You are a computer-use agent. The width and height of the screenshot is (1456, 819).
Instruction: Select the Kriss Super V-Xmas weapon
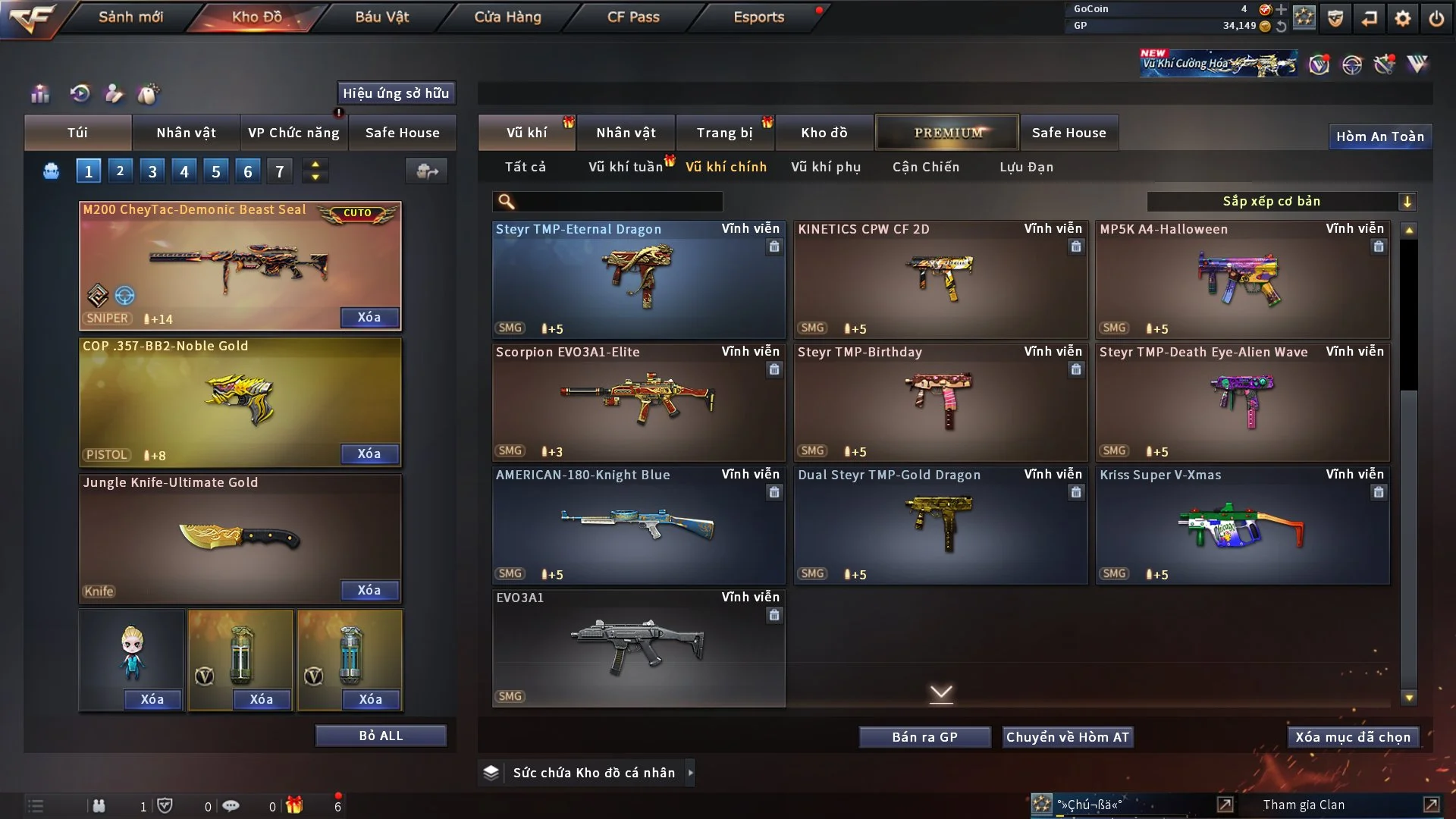pos(1242,525)
